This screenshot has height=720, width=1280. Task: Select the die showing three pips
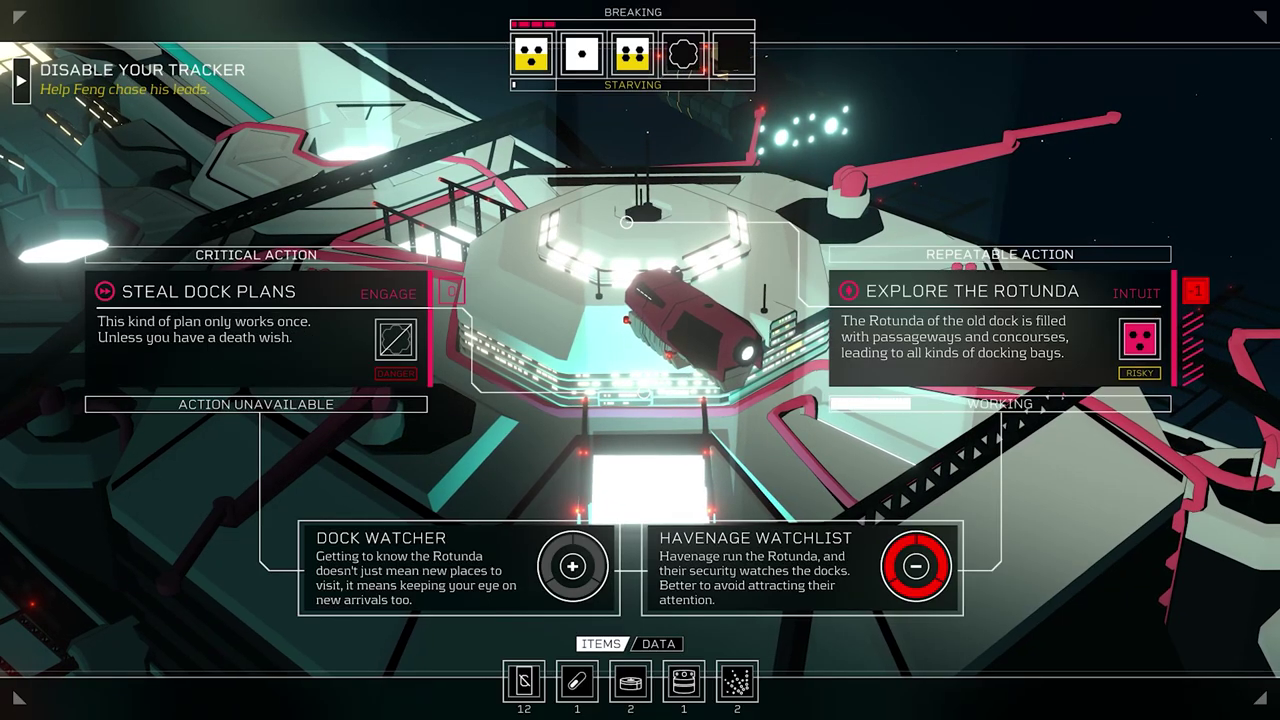(x=531, y=54)
